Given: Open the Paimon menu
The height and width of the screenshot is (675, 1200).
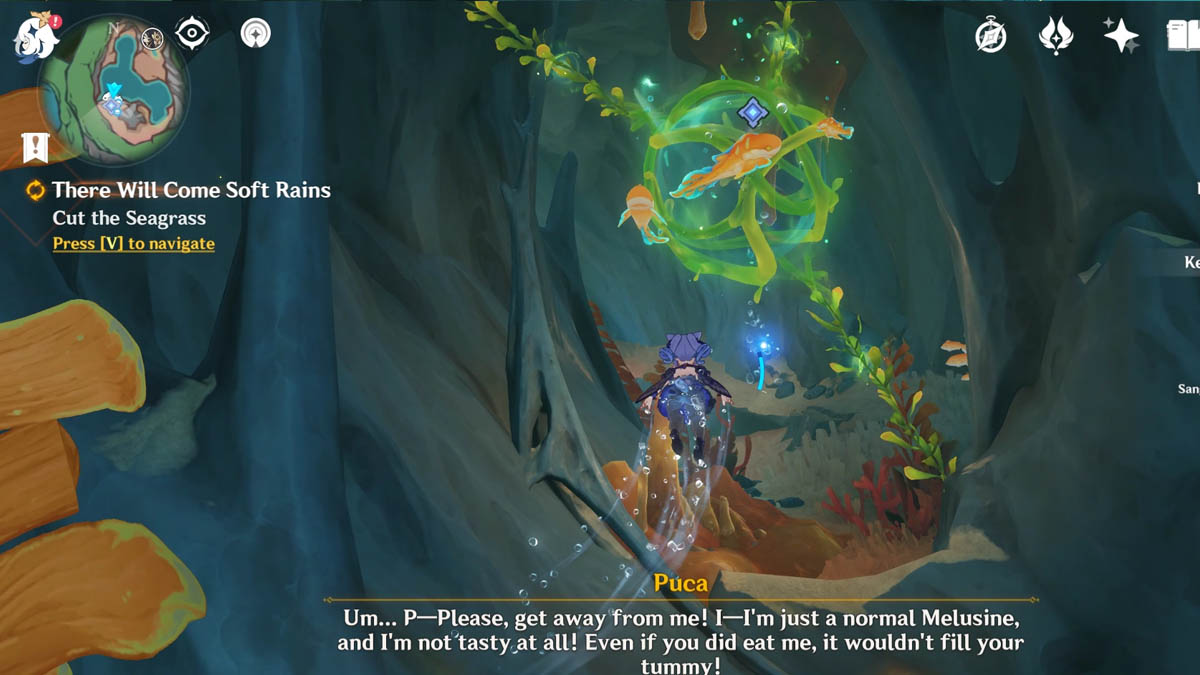Looking at the screenshot, I should pos(36,38).
